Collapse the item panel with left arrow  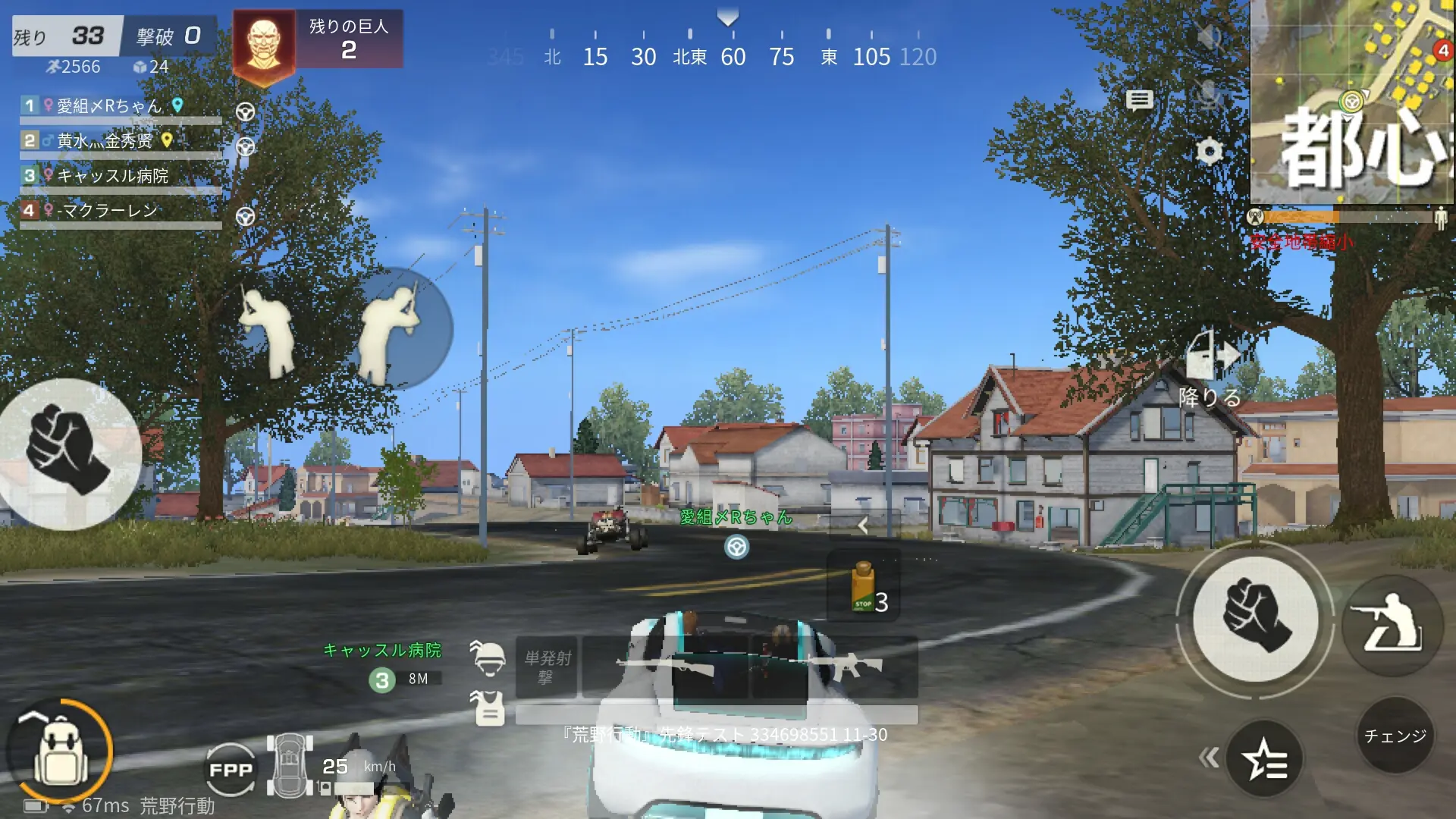(862, 525)
